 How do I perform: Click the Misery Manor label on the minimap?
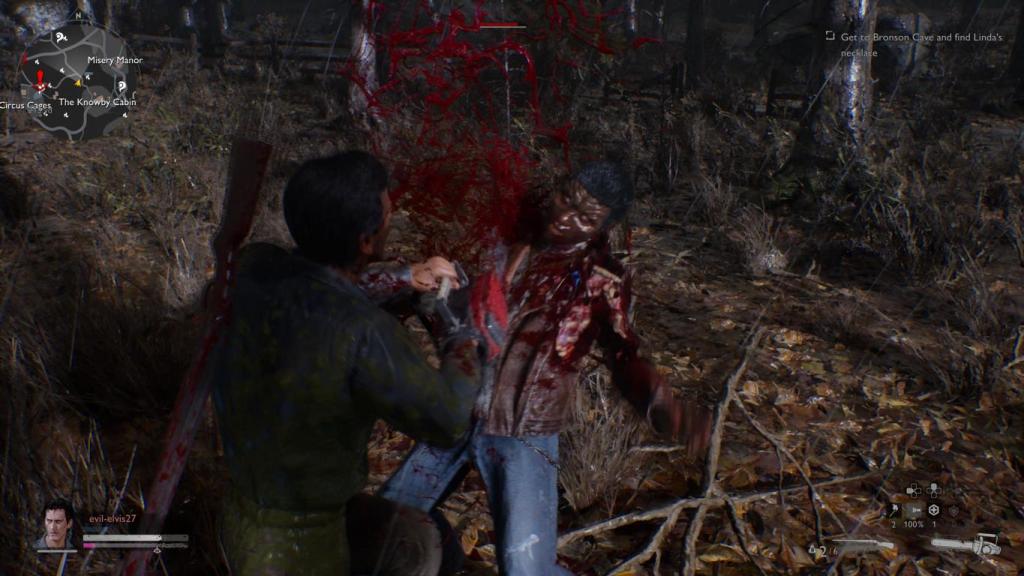tap(115, 61)
